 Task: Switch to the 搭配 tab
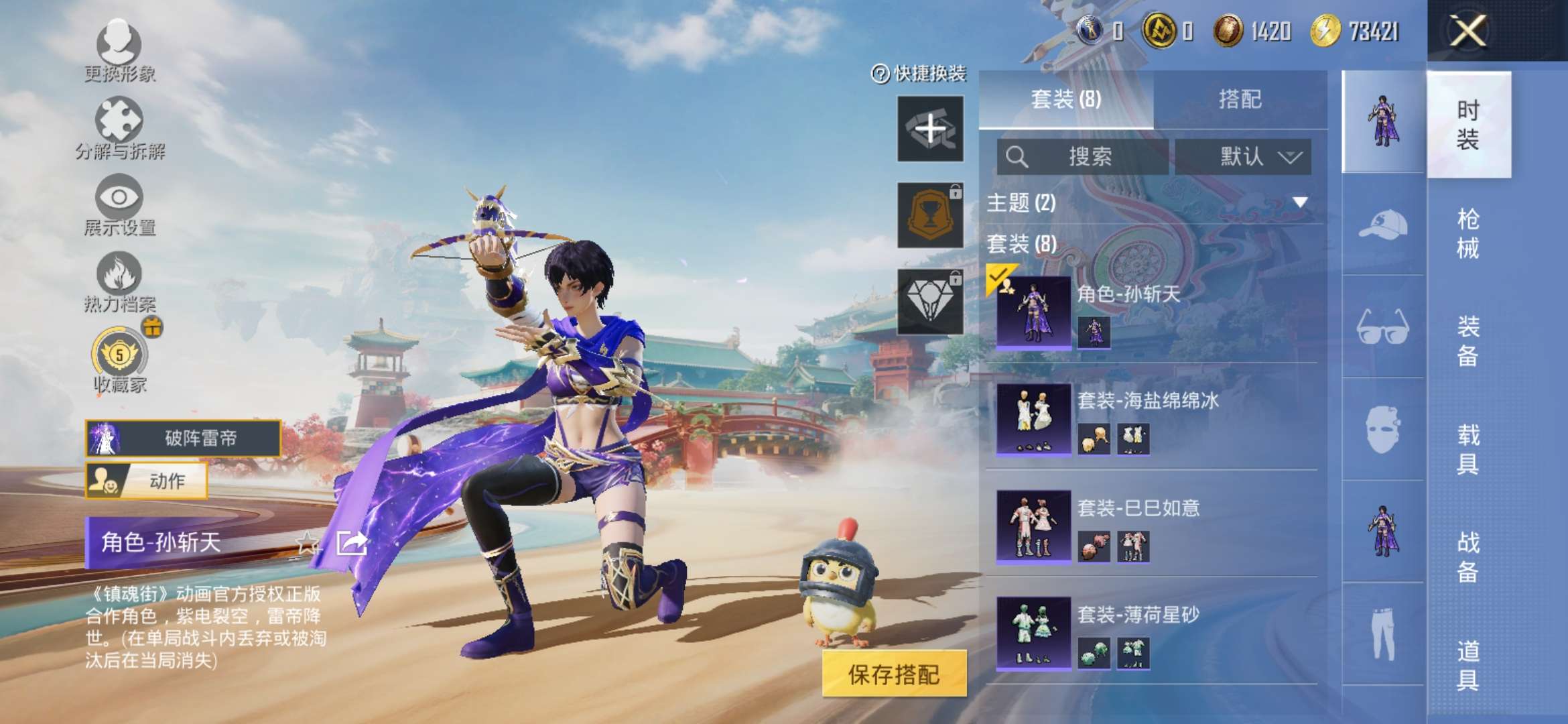[x=1240, y=100]
